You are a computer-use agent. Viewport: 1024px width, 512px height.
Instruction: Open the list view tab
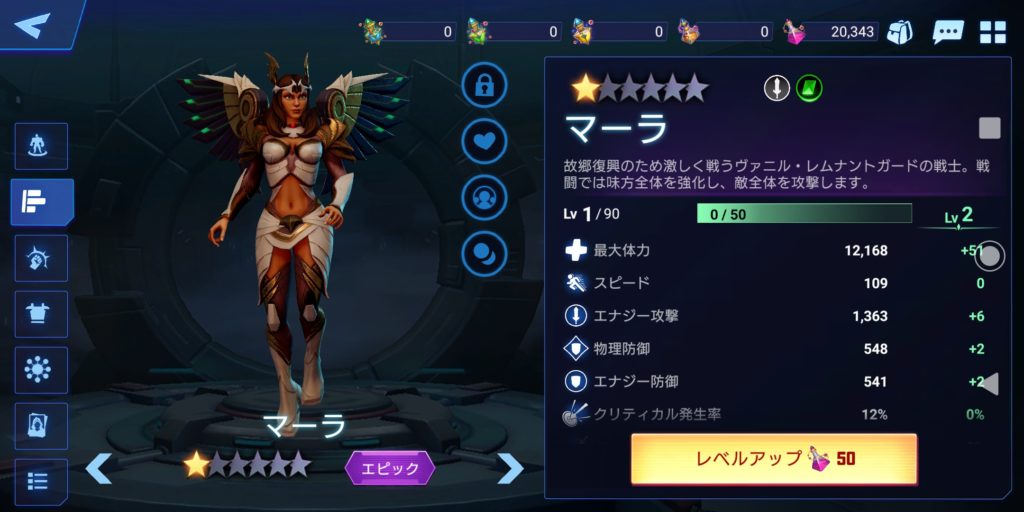point(41,482)
